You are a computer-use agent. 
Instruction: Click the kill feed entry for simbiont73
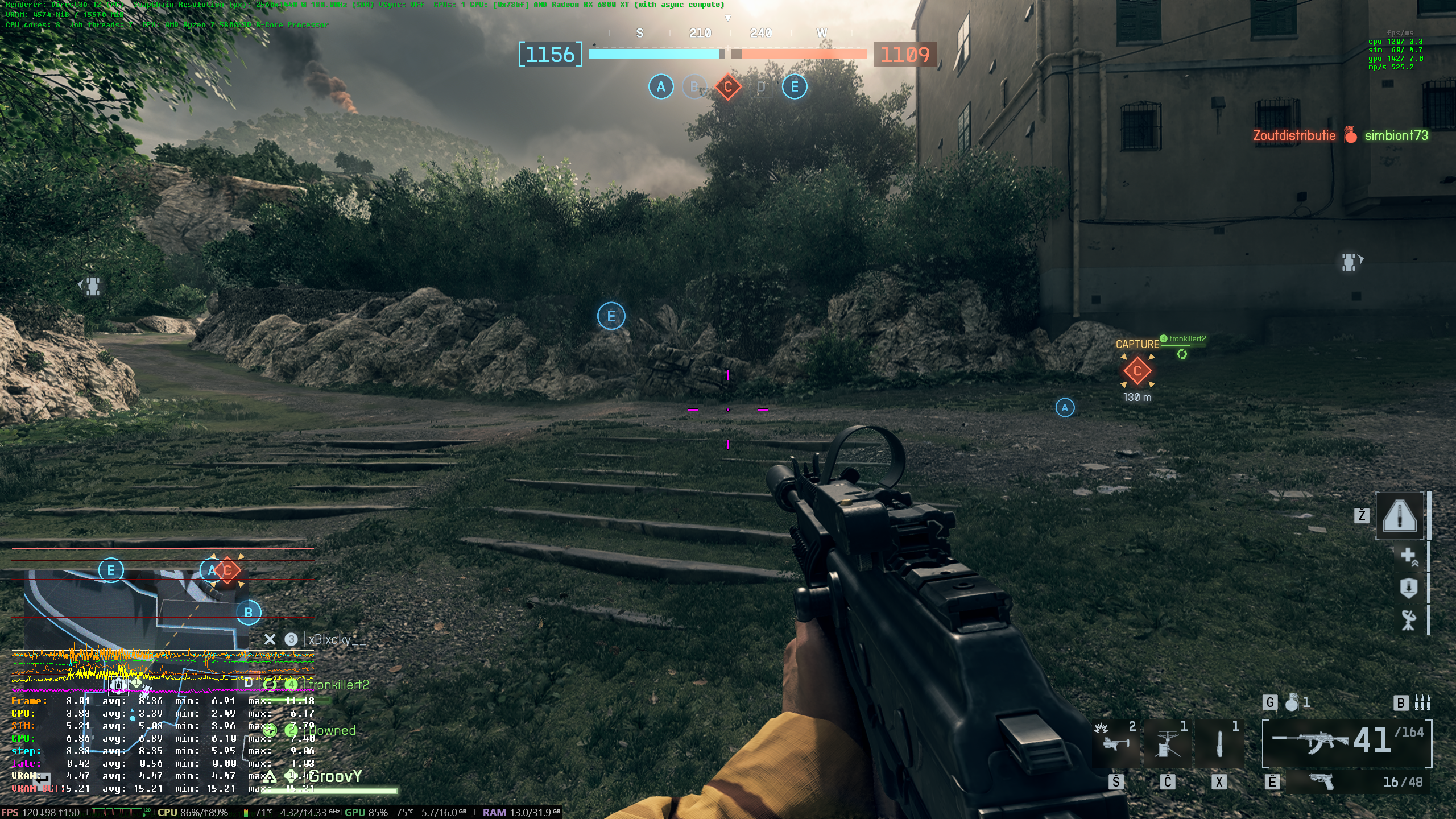[x=1396, y=135]
